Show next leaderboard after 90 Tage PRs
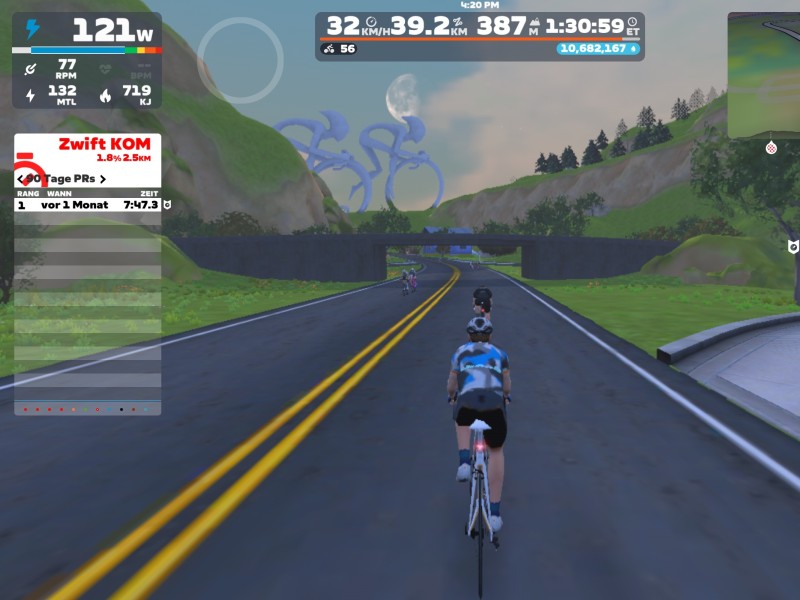This screenshot has height=600, width=800. 103,179
